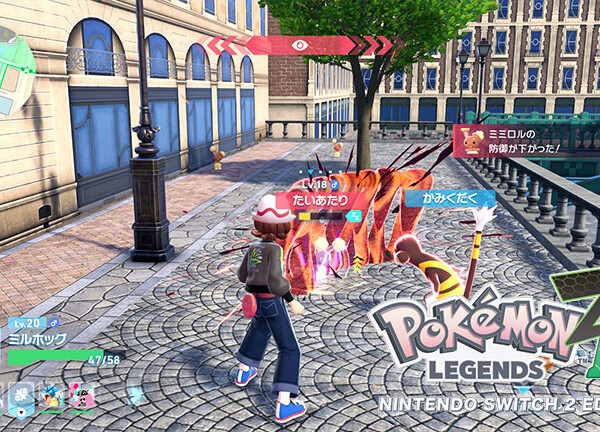Click the red eye alert indicator
Image resolution: width=600 pixels, height=432 pixels.
point(300,44)
